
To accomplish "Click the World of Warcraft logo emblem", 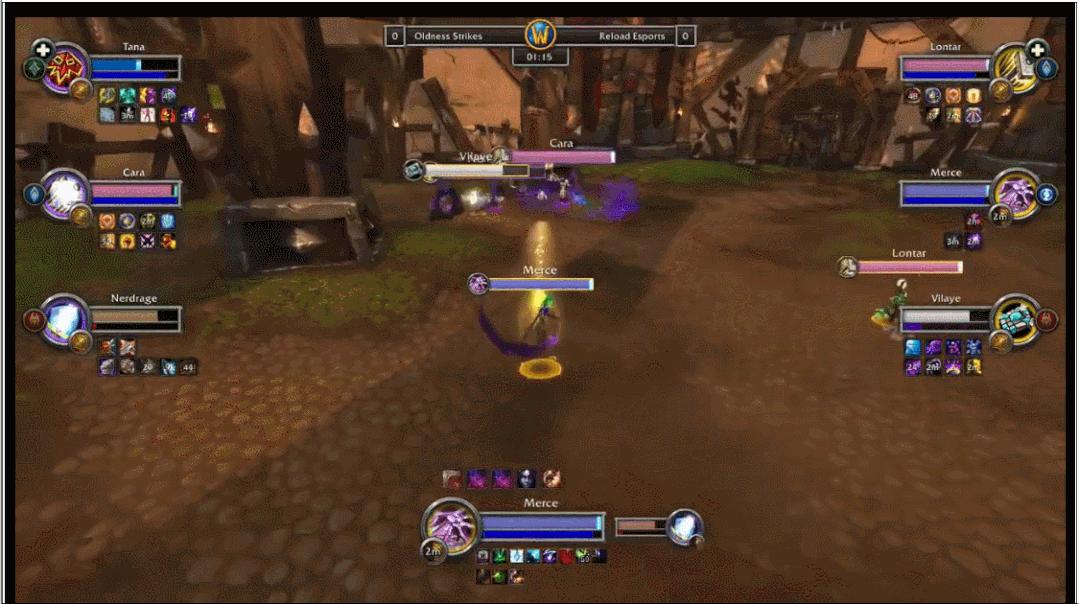I will pyautogui.click(x=540, y=35).
